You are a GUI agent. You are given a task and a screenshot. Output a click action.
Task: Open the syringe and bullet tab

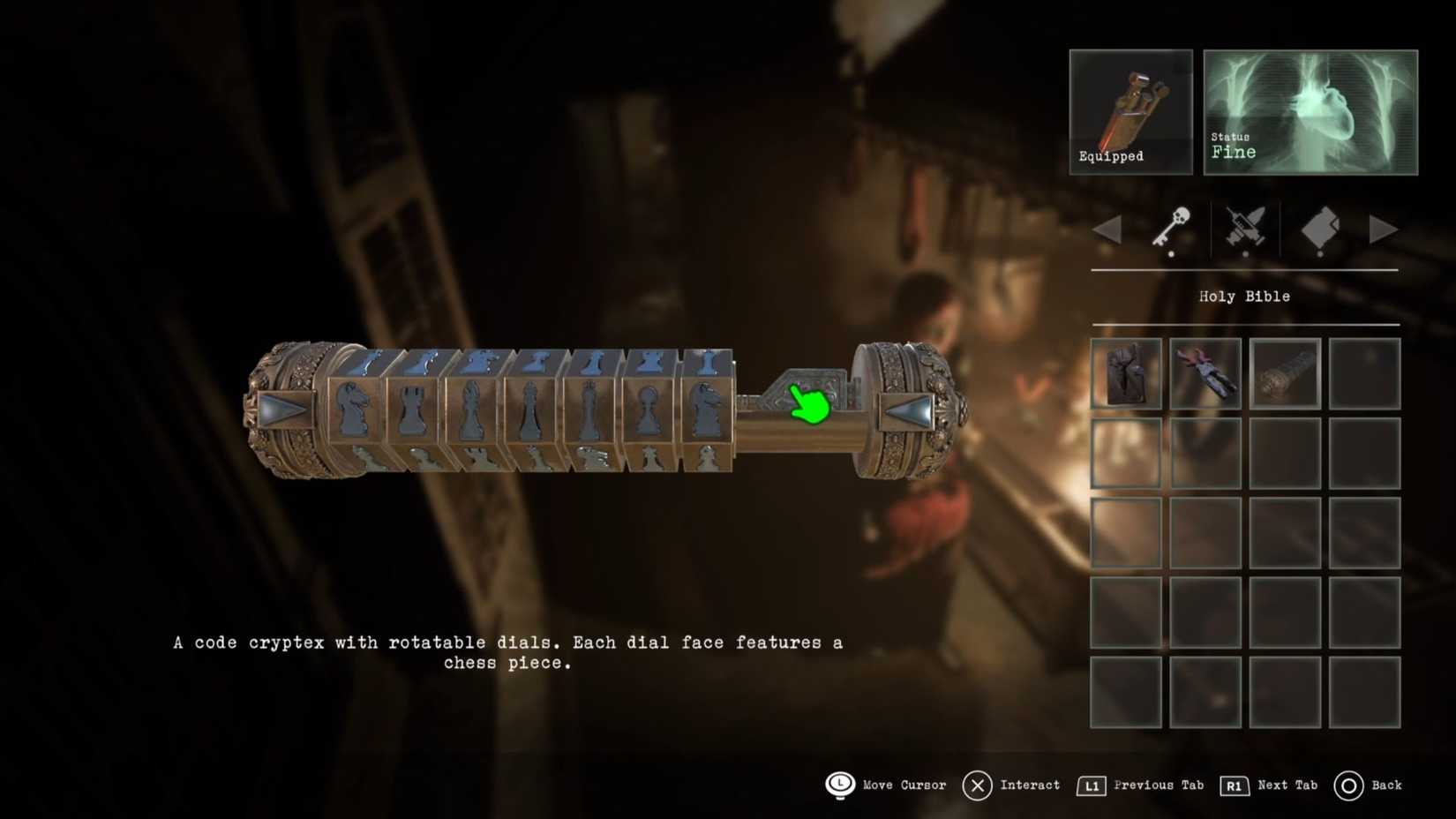tap(1245, 229)
